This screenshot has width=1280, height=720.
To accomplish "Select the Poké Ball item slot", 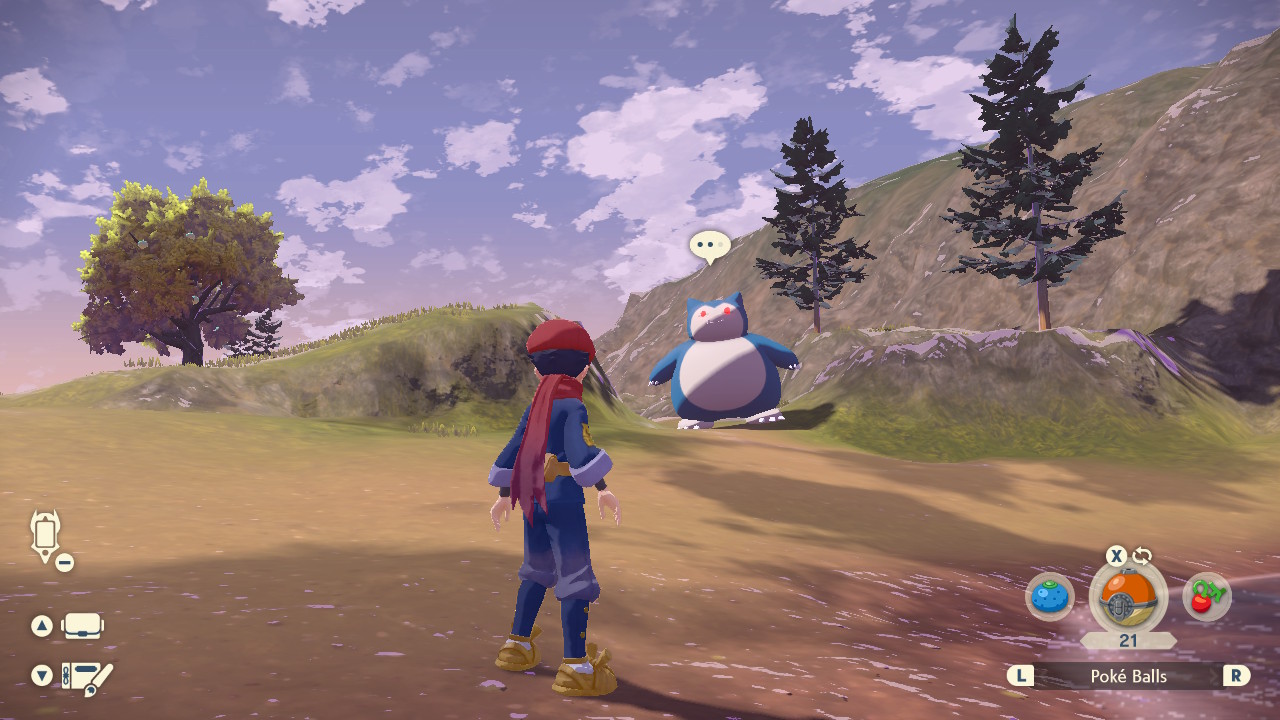I will (x=1127, y=597).
